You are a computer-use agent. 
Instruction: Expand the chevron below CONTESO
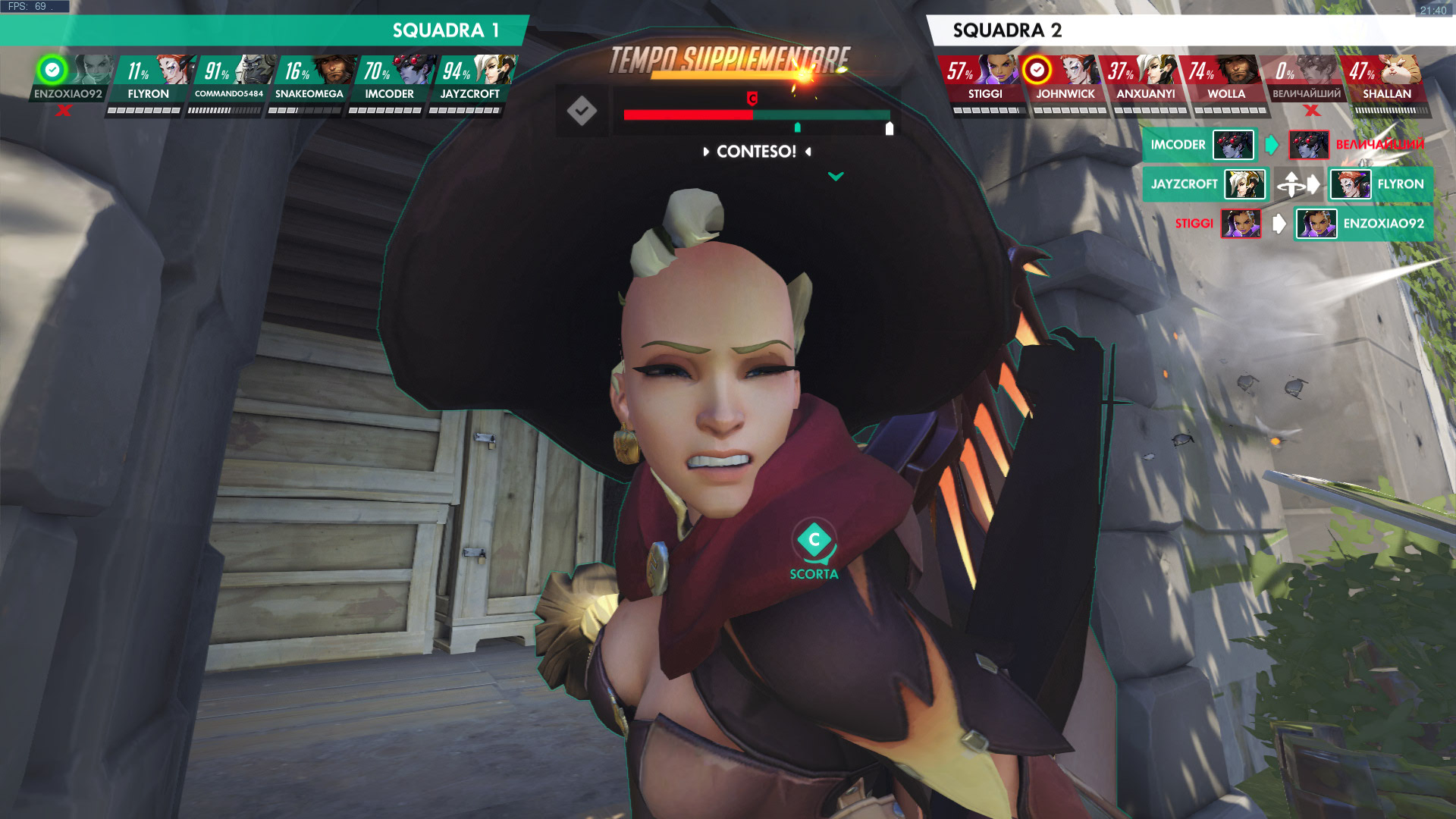(x=836, y=177)
